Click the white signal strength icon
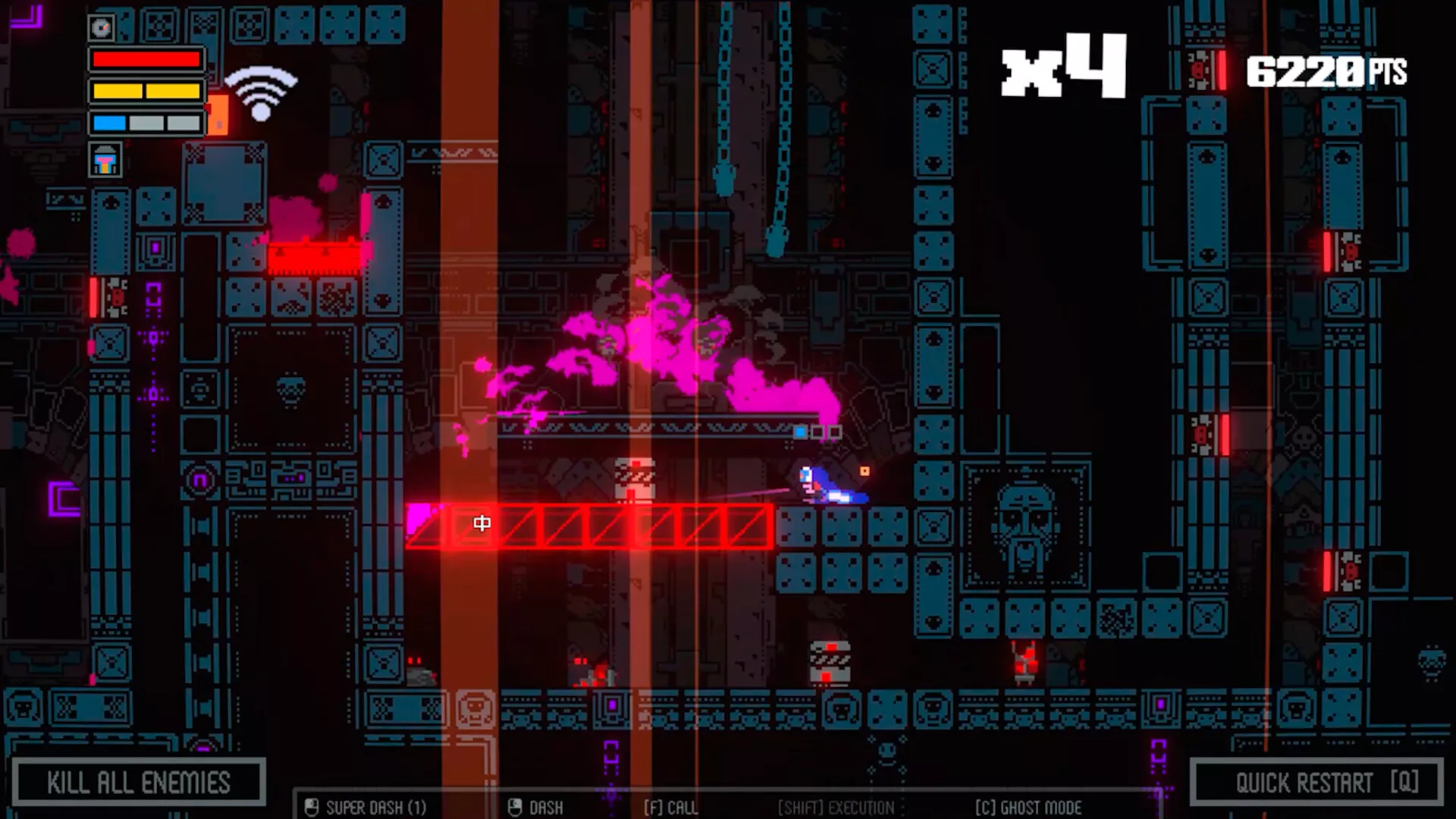The image size is (1456, 819). click(261, 93)
